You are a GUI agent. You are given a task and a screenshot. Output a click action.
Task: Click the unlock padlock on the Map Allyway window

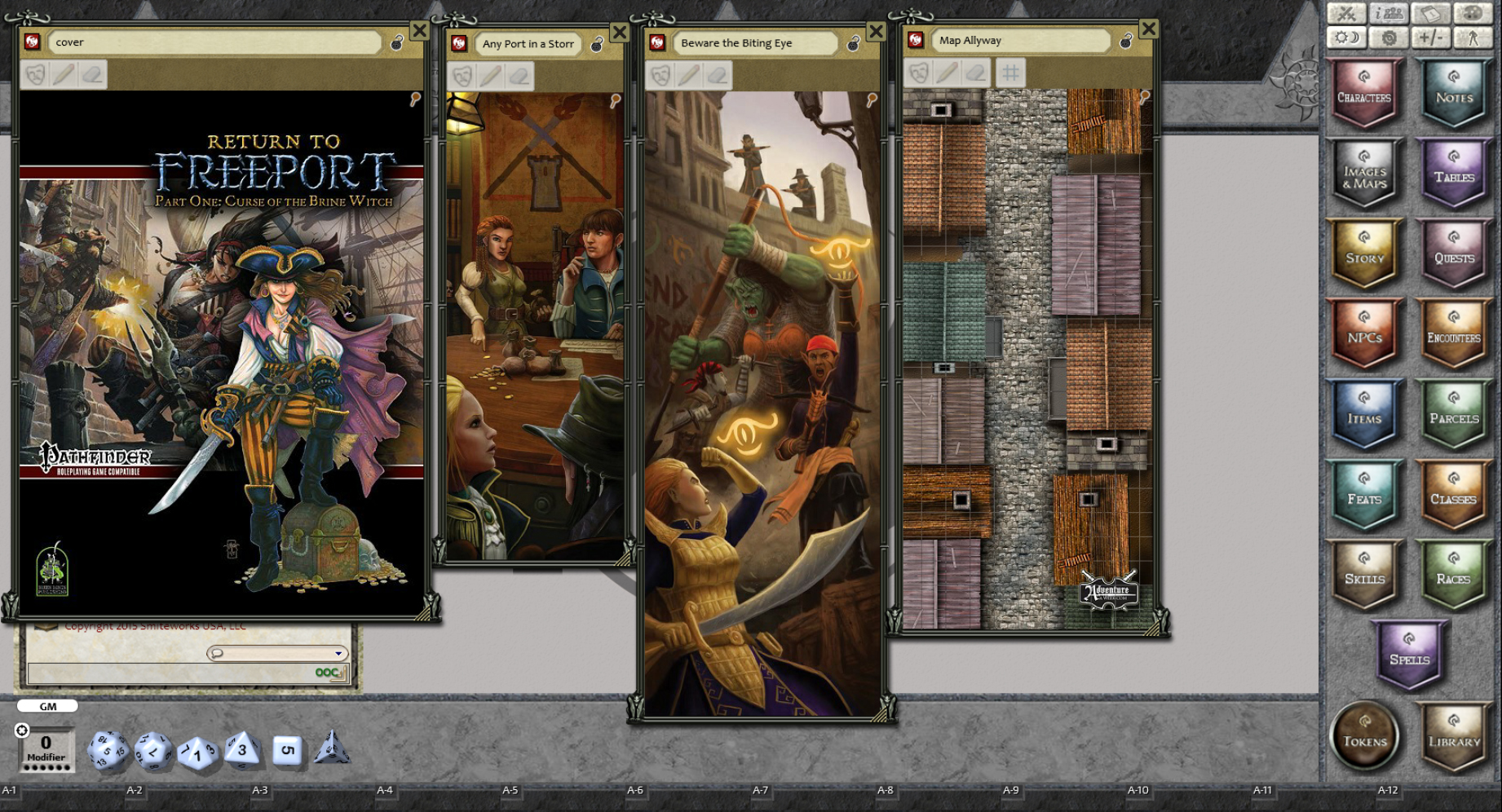(x=1125, y=41)
